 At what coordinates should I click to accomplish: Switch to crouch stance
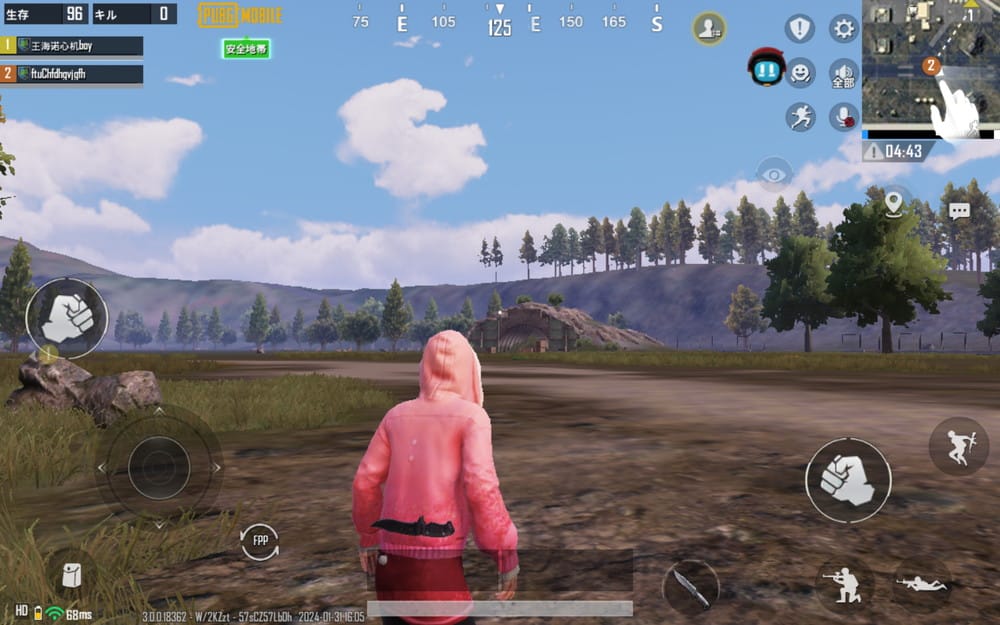click(844, 585)
